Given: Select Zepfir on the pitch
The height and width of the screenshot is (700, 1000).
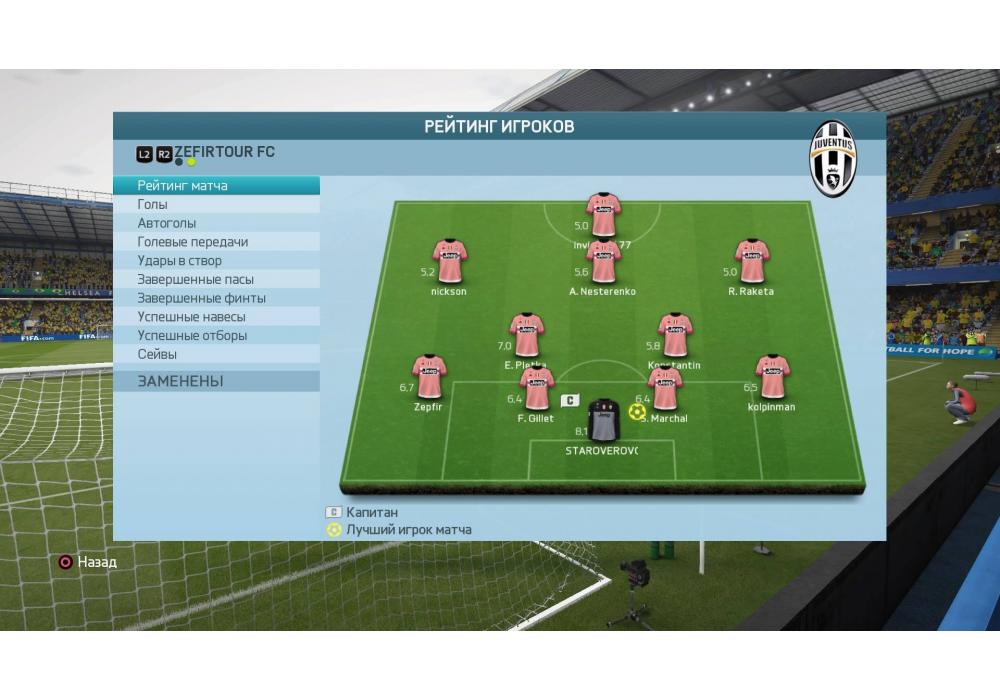Looking at the screenshot, I should pyautogui.click(x=429, y=377).
